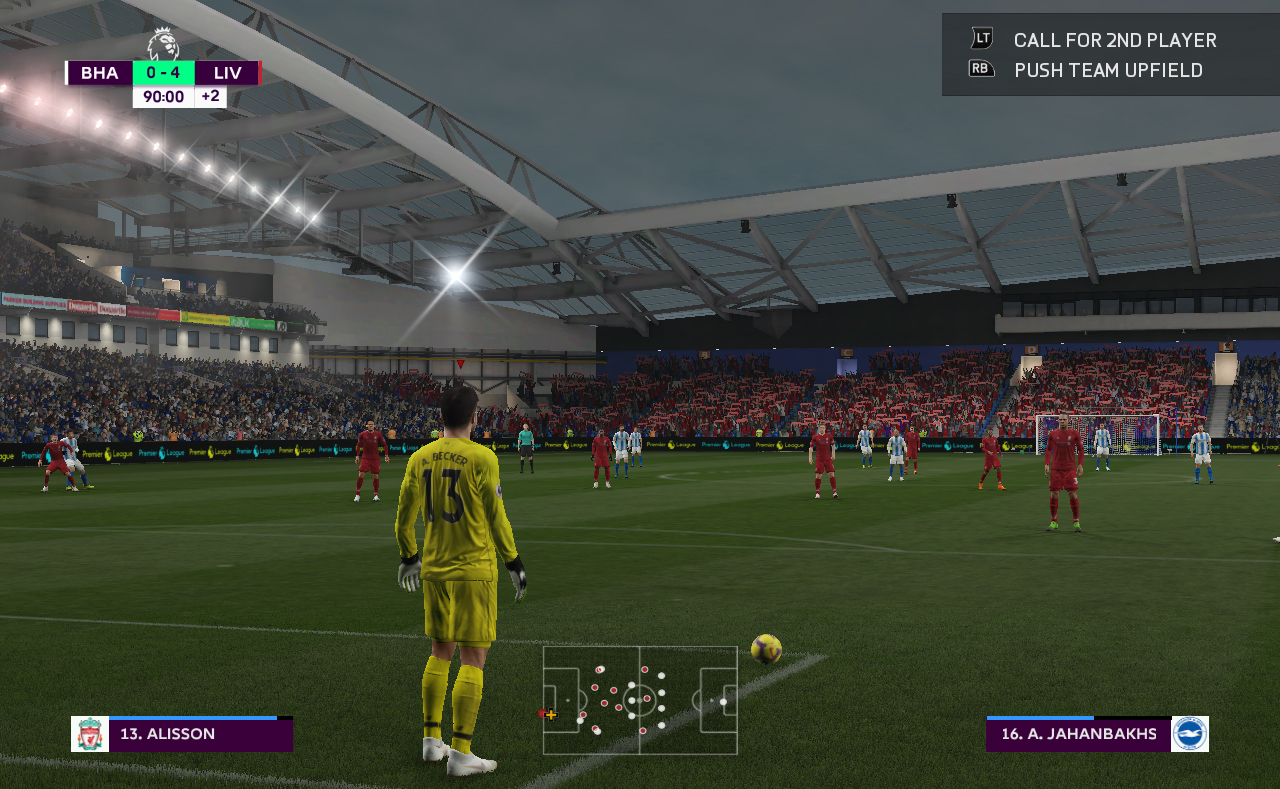Select the 16. A. Jahanbakhsh player name panel
The image size is (1280, 789).
point(1078,734)
